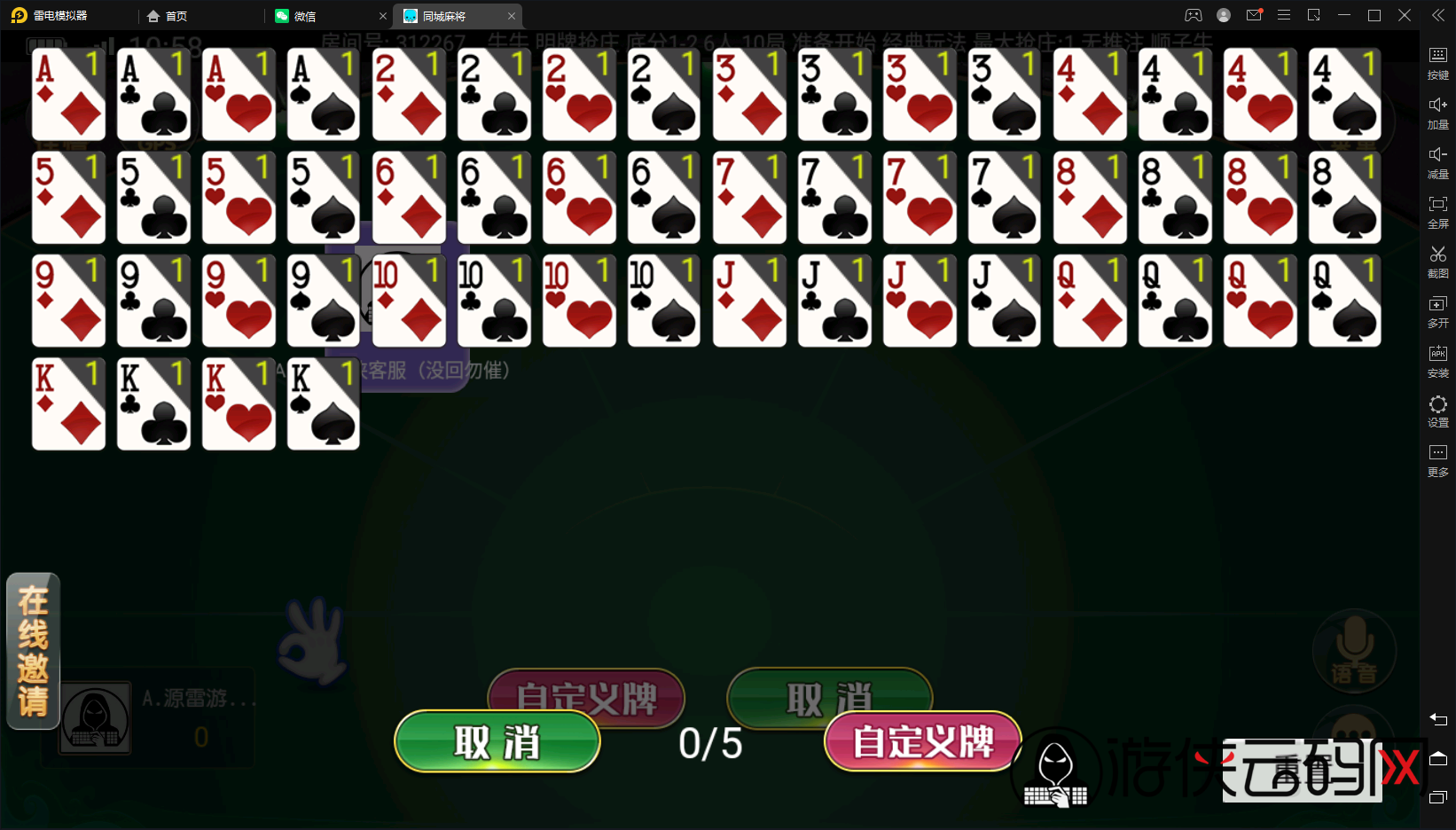Click the A.源雷游 player avatar
Screen dimensions: 1456x830
(94, 718)
